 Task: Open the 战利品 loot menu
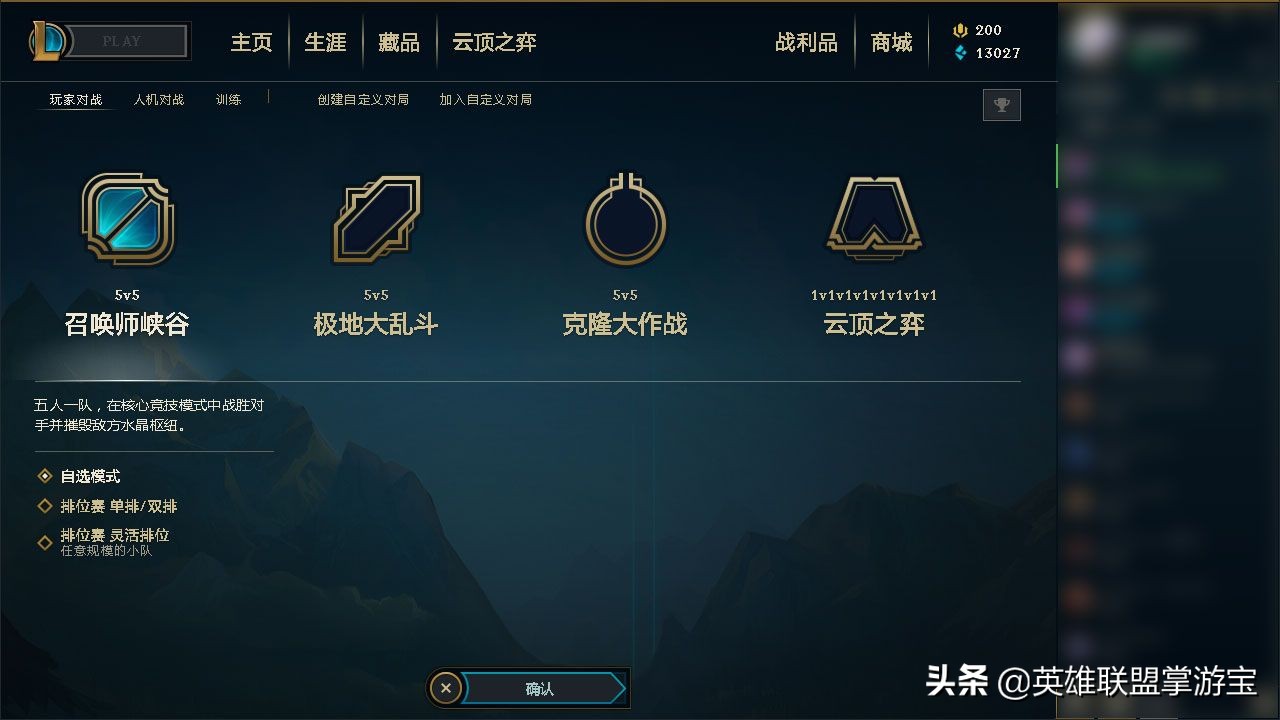pyautogui.click(x=807, y=42)
